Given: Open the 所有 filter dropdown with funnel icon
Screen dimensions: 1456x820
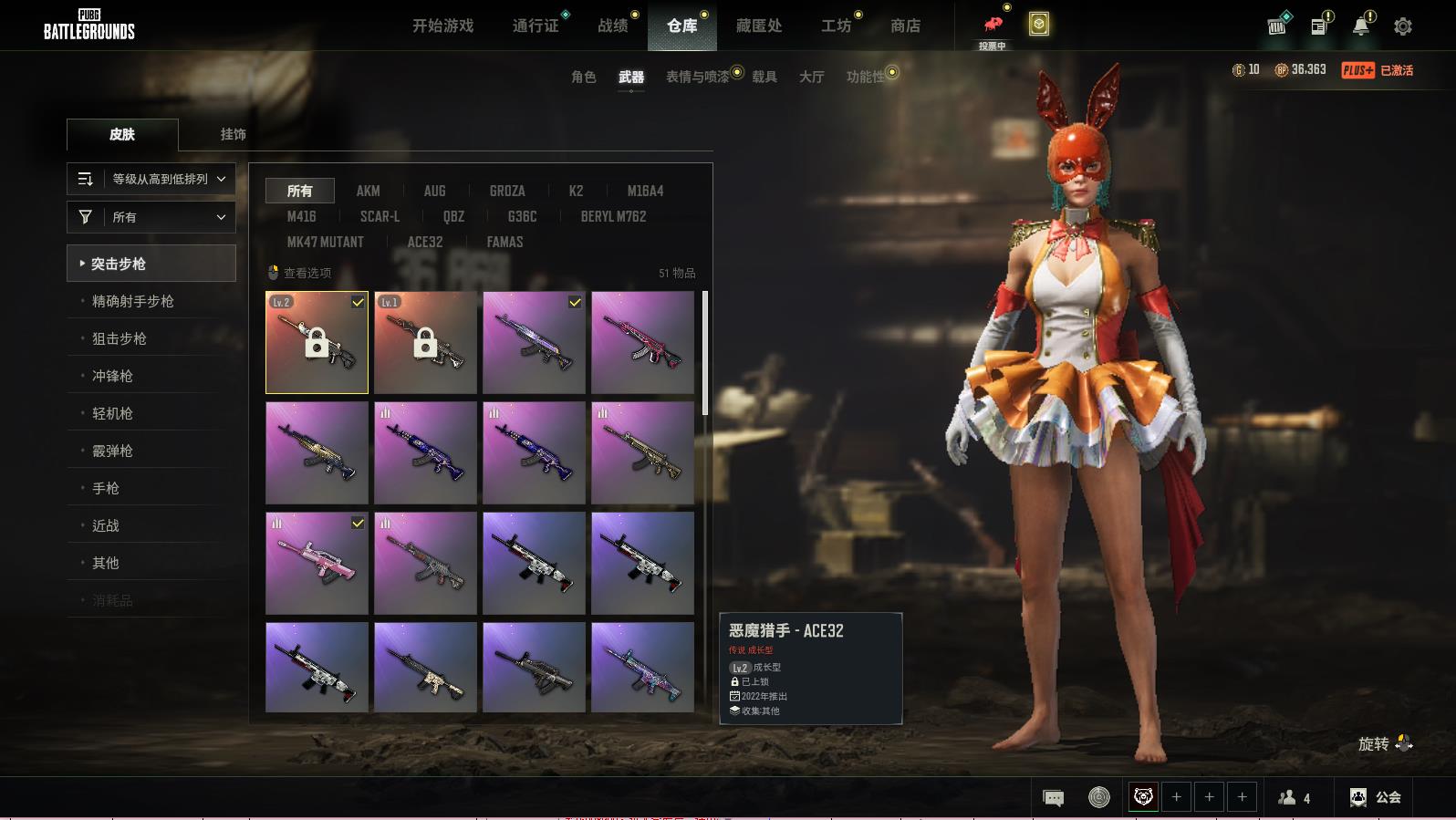Looking at the screenshot, I should point(151,217).
